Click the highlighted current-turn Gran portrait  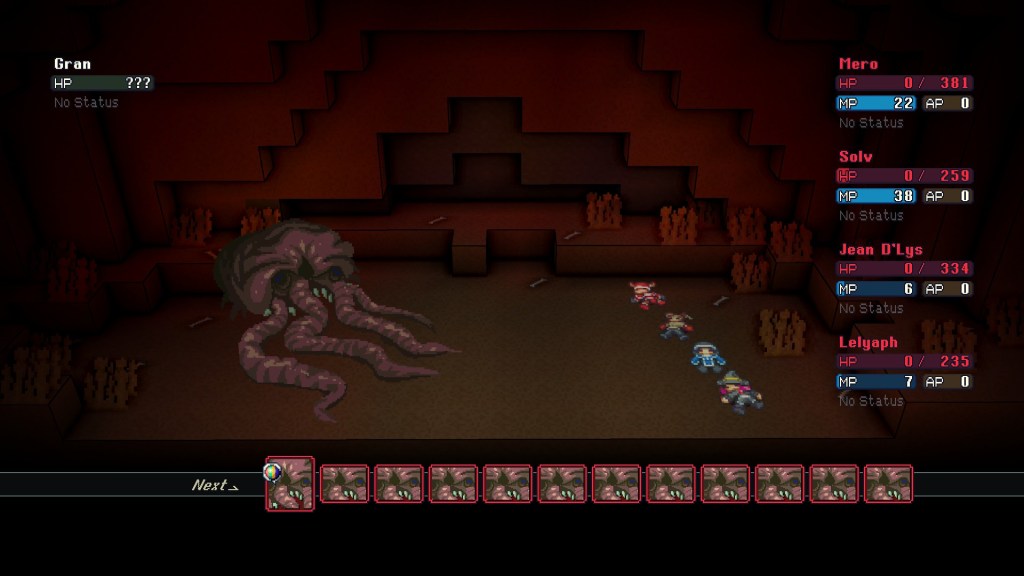click(x=290, y=484)
